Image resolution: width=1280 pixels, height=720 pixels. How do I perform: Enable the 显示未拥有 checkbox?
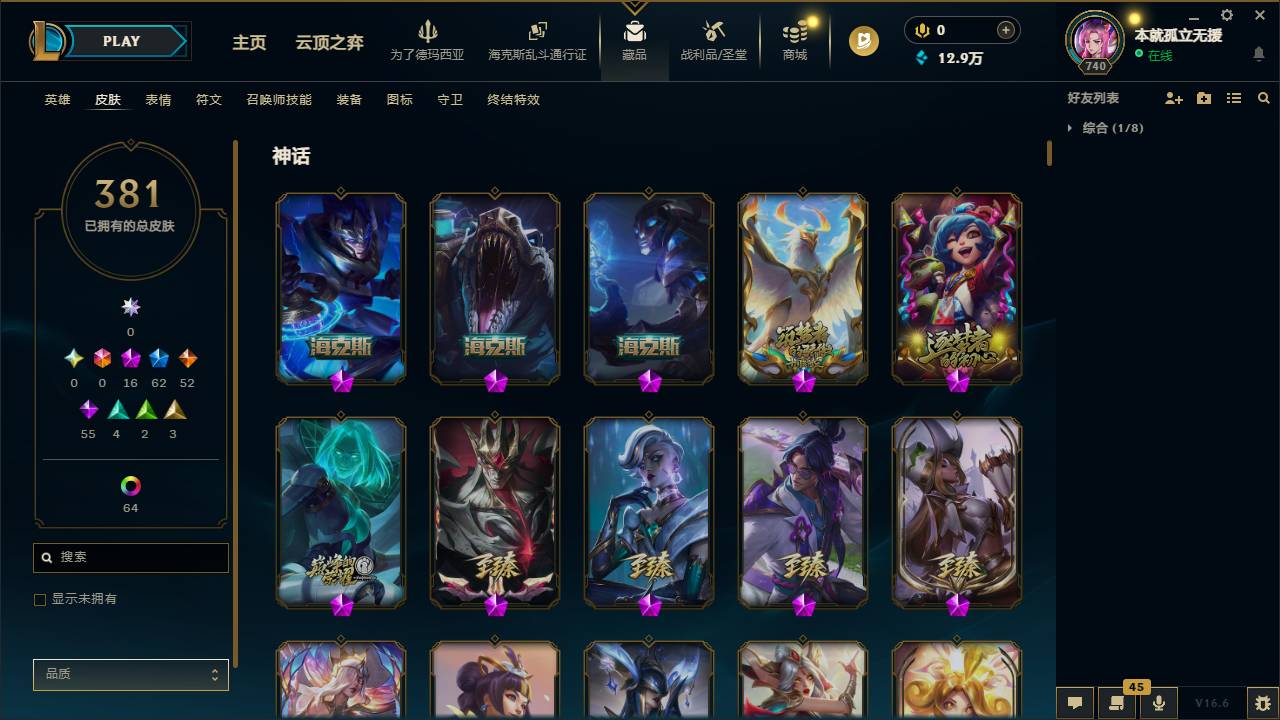pos(40,599)
